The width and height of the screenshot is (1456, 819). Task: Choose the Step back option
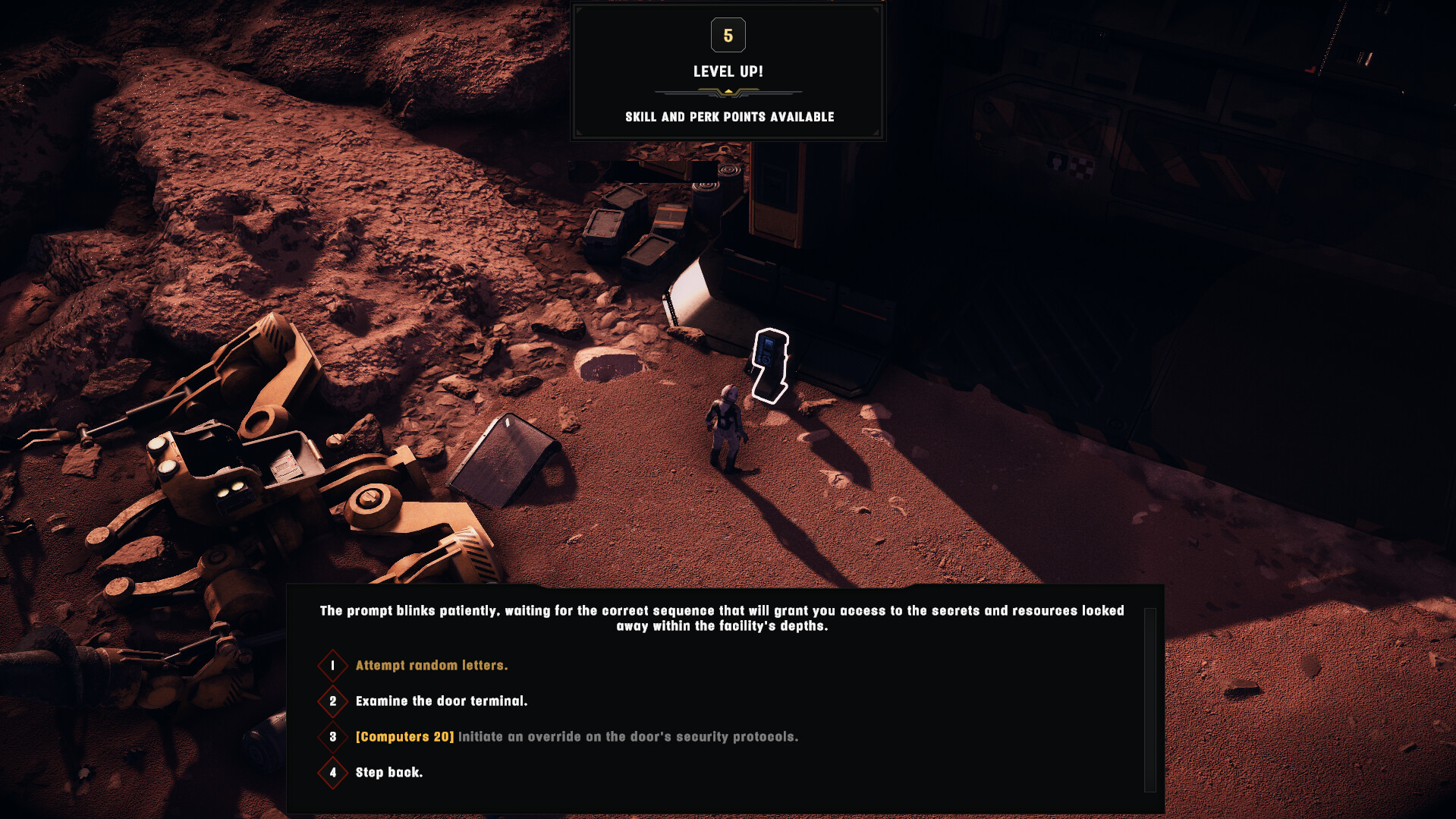click(388, 772)
